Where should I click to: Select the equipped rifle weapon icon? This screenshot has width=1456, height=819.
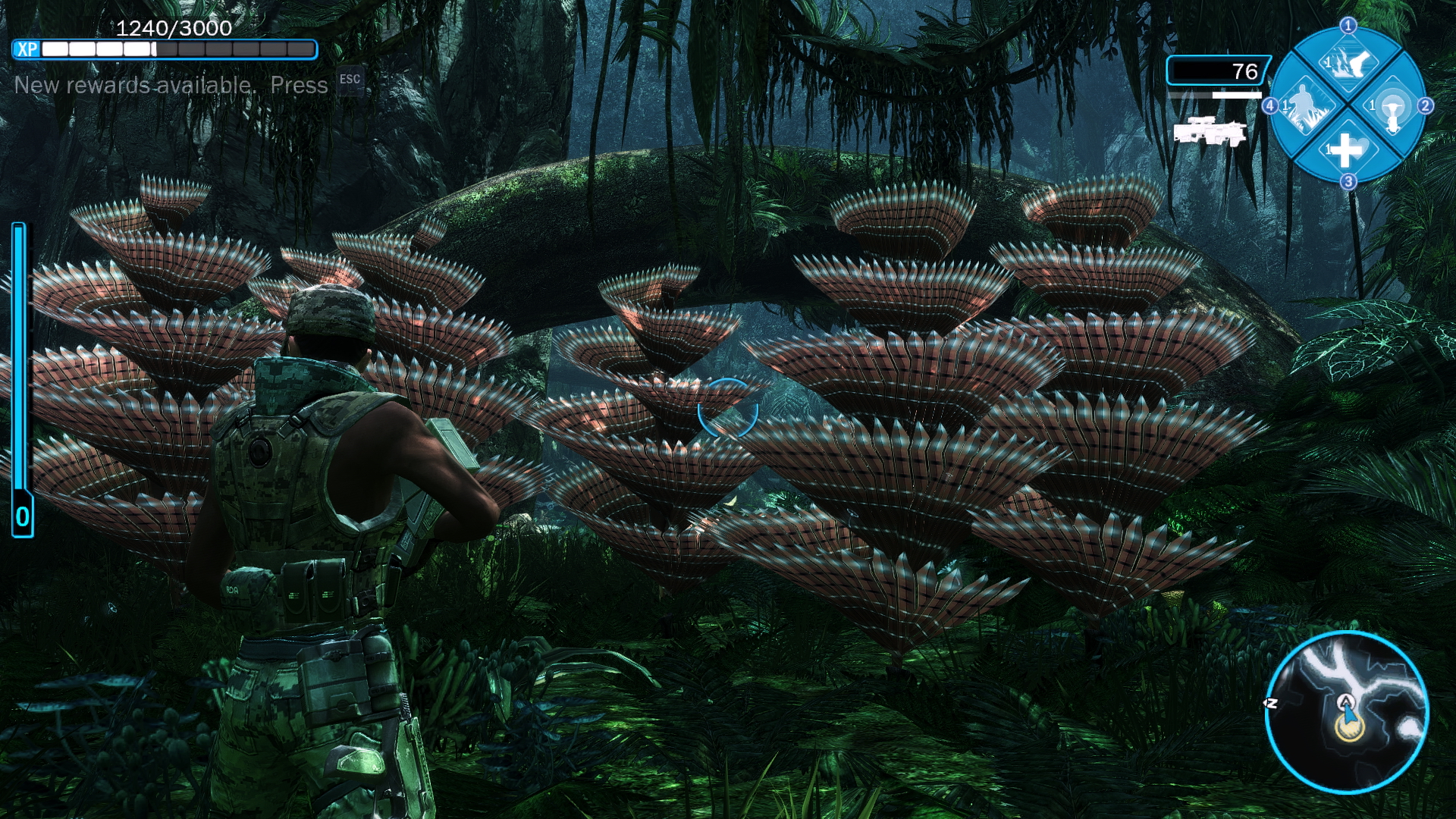(x=1210, y=132)
